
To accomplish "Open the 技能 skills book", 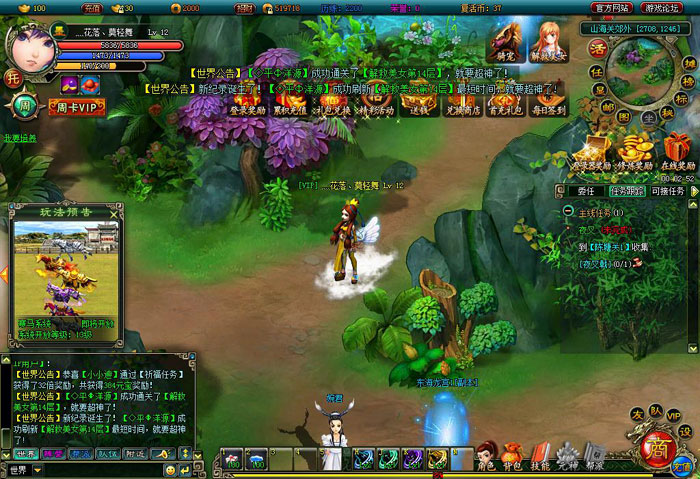I will click(x=541, y=456).
